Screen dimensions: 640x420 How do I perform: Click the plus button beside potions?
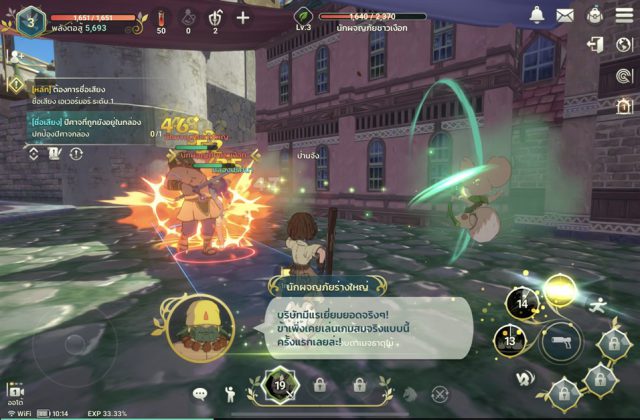pyautogui.click(x=243, y=17)
